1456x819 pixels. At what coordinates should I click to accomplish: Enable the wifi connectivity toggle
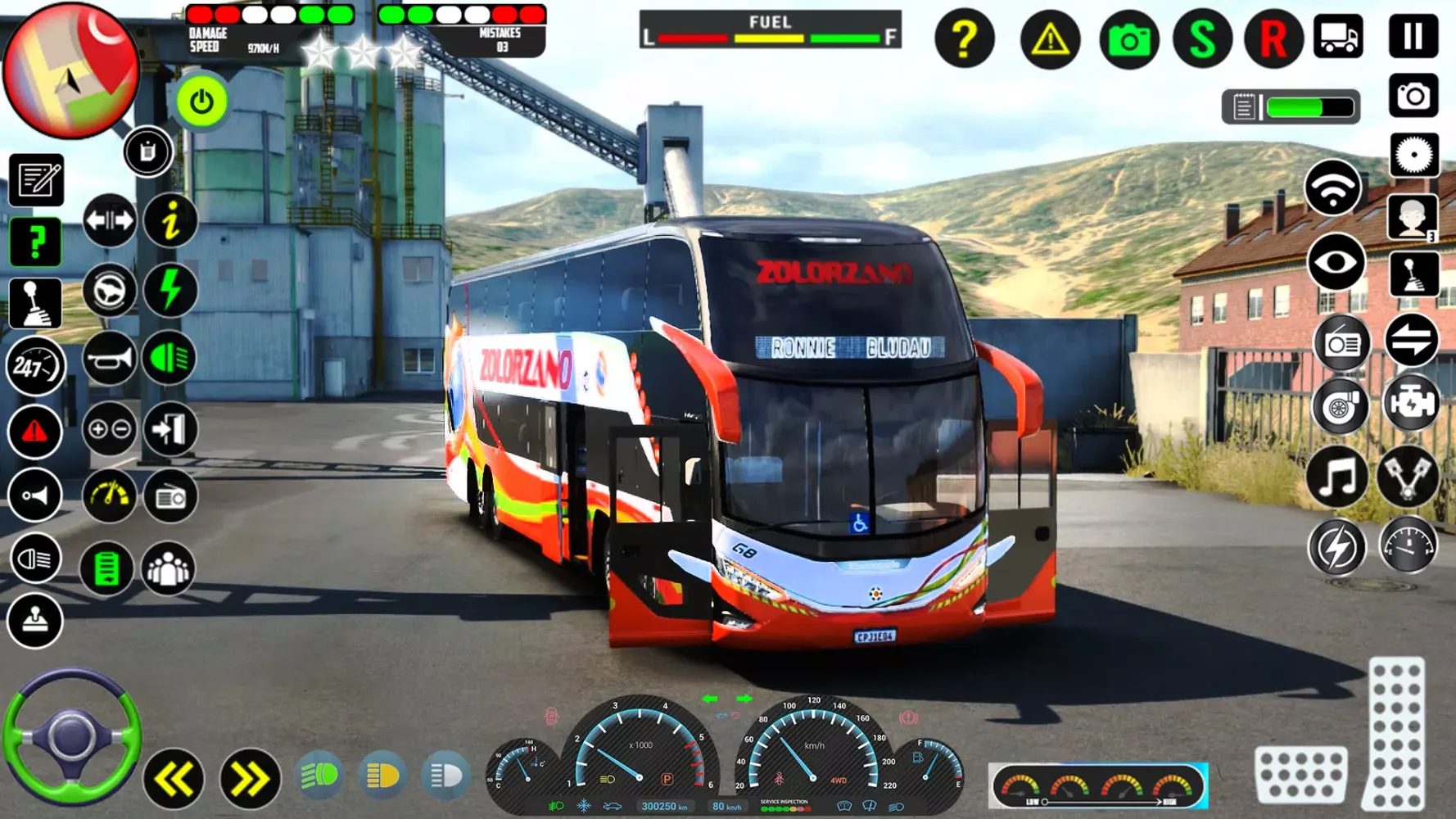[1335, 188]
